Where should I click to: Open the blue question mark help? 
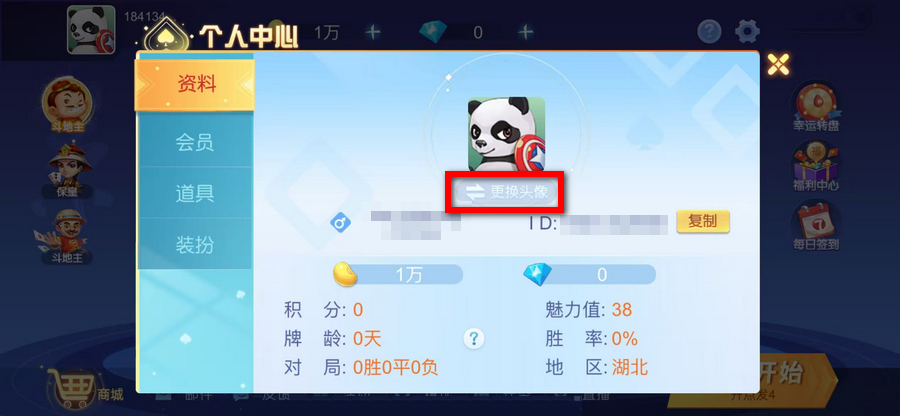point(709,31)
